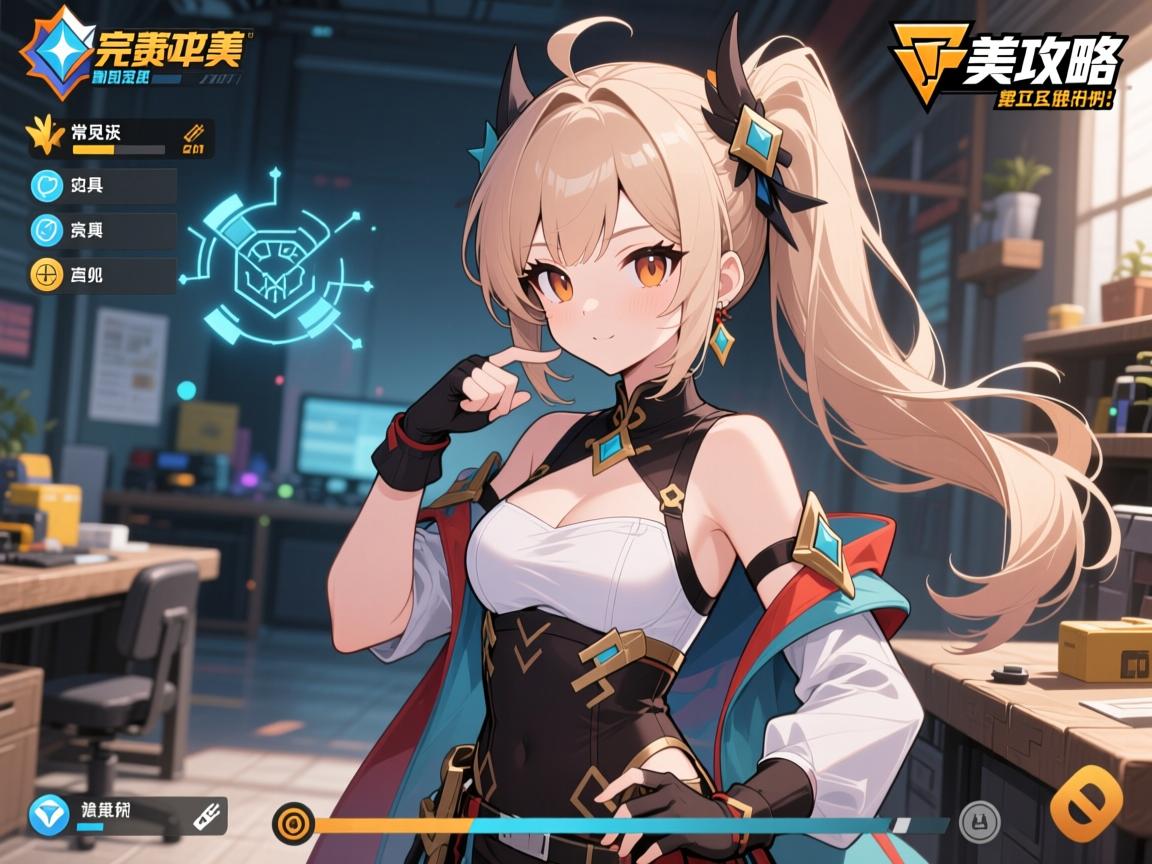Choose the menu entry with the blue gem icon
Image resolution: width=1152 pixels, height=864 pixels.
(104, 230)
